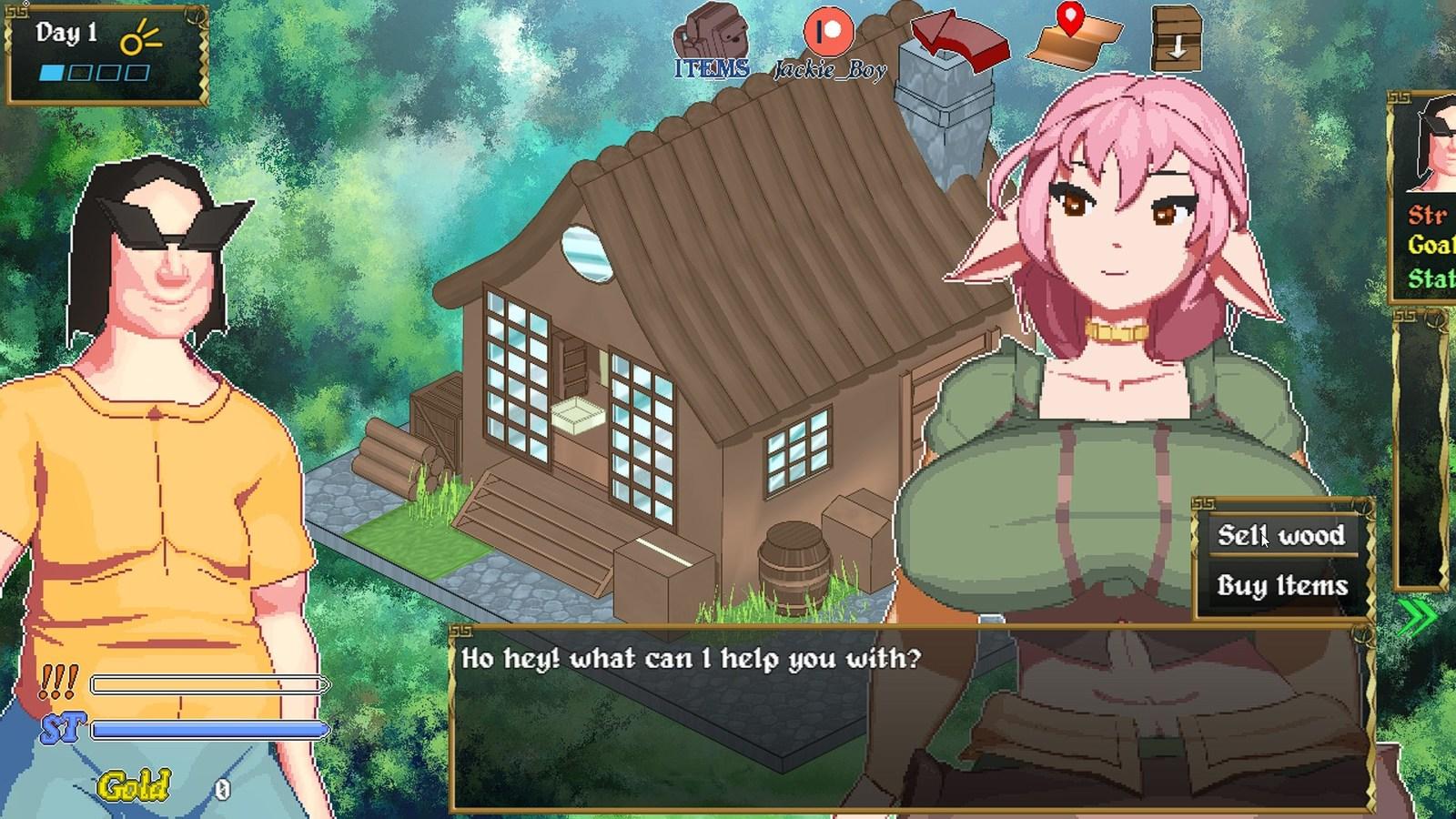Choose "Buy Items" from the shop menu
The height and width of the screenshot is (819, 1456).
(1281, 587)
